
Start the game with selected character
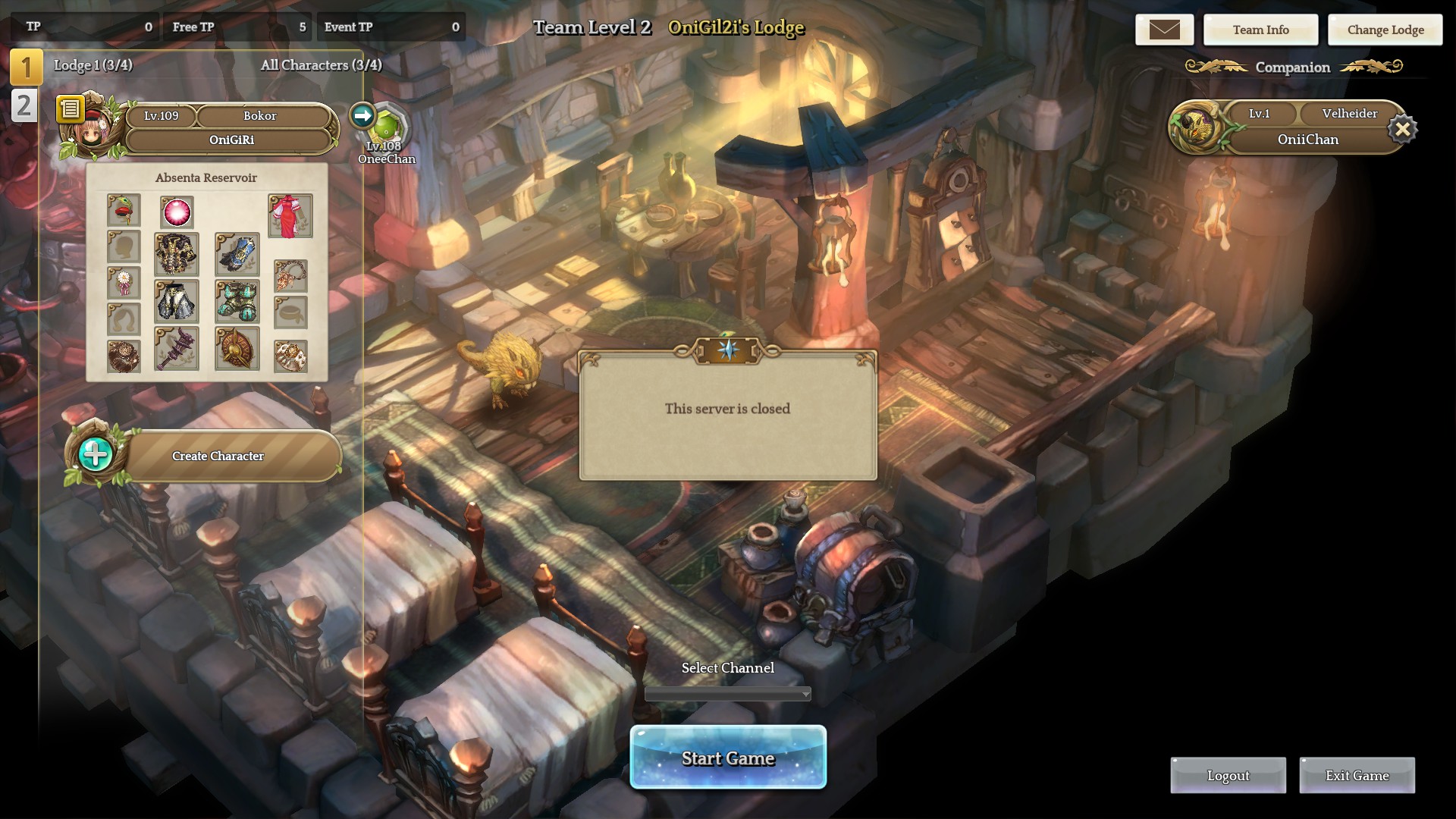(x=728, y=758)
